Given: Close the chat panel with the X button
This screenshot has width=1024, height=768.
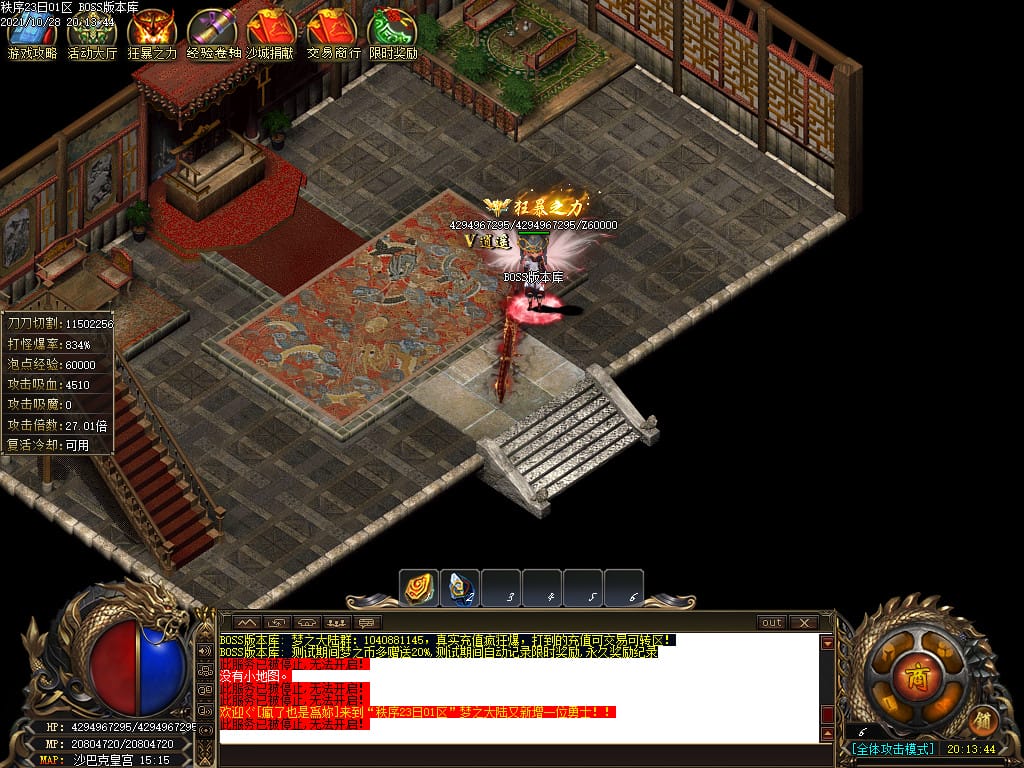Looking at the screenshot, I should (x=804, y=622).
